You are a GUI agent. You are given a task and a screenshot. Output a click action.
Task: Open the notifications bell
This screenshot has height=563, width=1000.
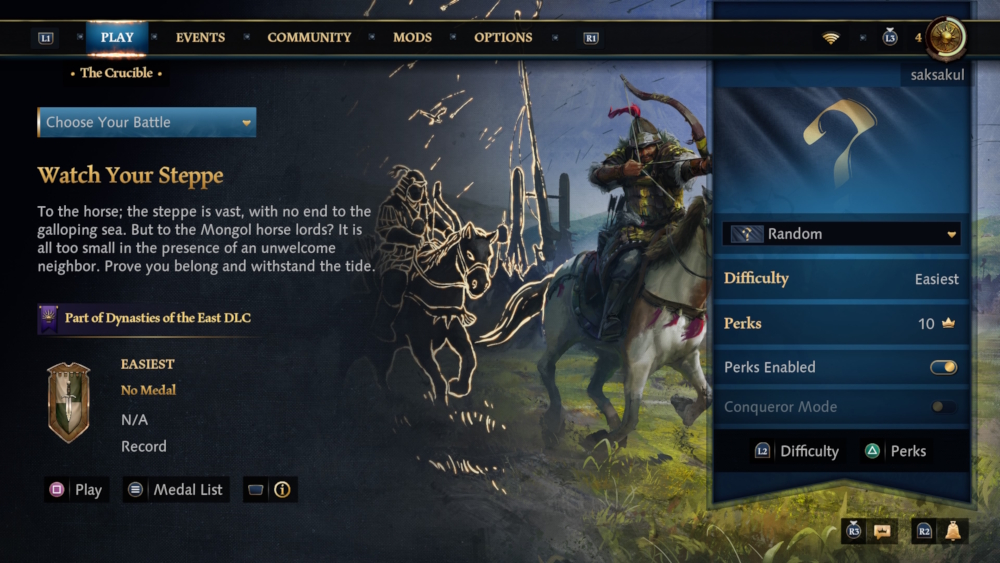(x=952, y=532)
